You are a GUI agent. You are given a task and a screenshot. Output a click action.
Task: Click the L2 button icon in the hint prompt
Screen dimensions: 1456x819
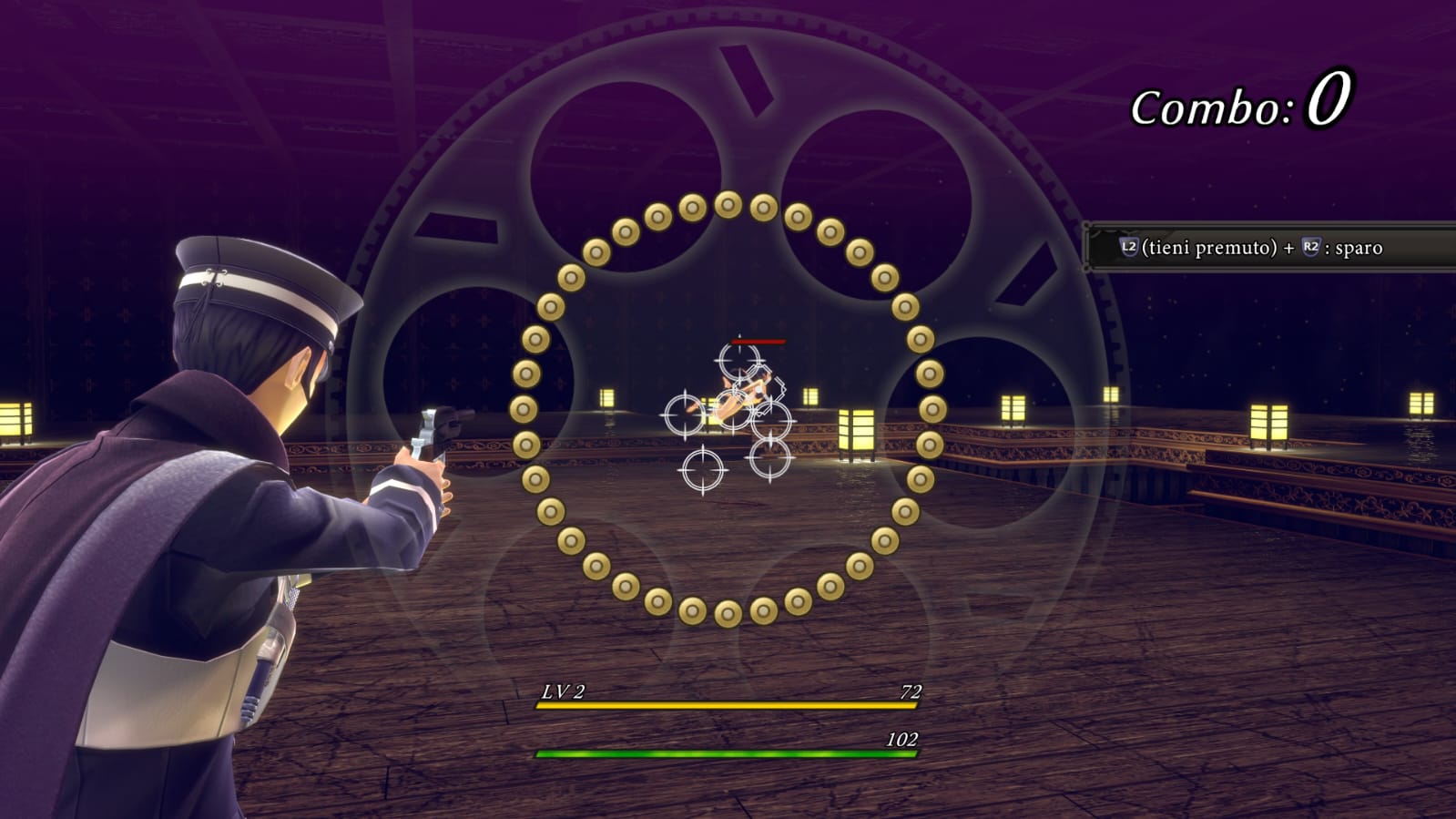click(1128, 245)
